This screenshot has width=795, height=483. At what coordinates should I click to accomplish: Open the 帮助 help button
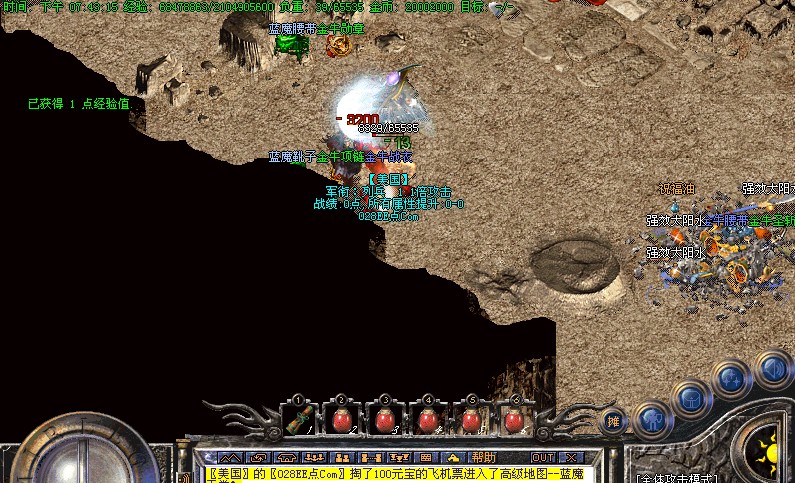(484, 457)
